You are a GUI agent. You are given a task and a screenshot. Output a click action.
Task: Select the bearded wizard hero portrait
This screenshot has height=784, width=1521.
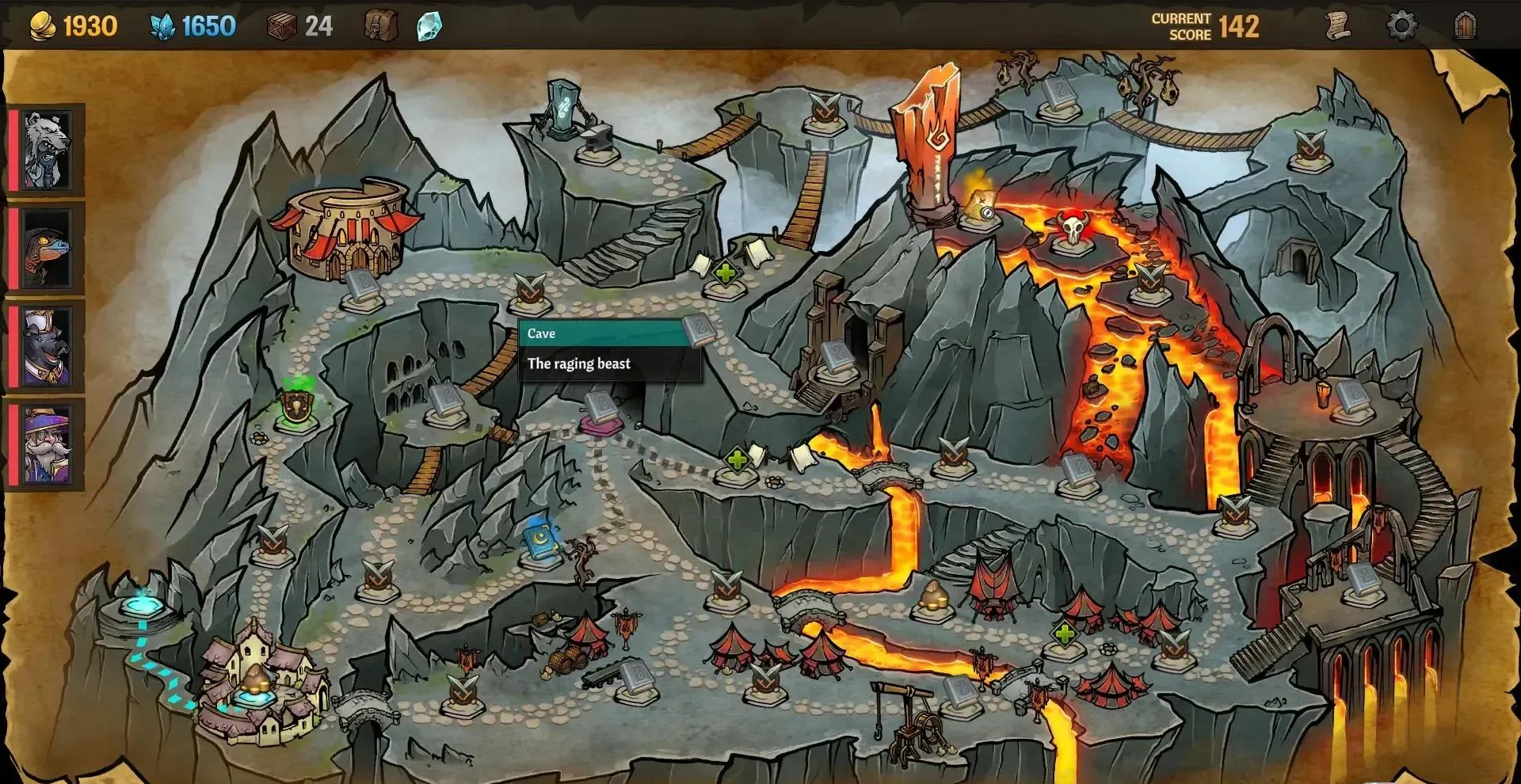47,445
